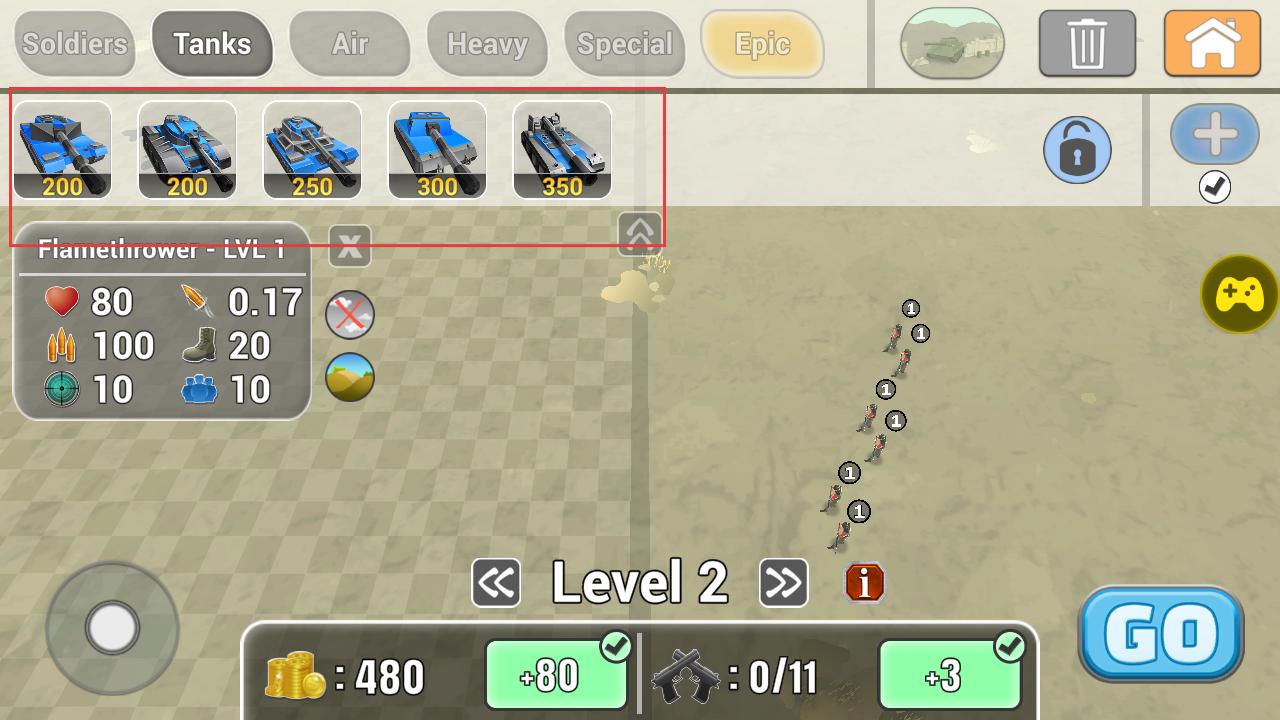Image resolution: width=1280 pixels, height=720 pixels.
Task: Pick the 350-cost grey tank
Action: [x=562, y=150]
